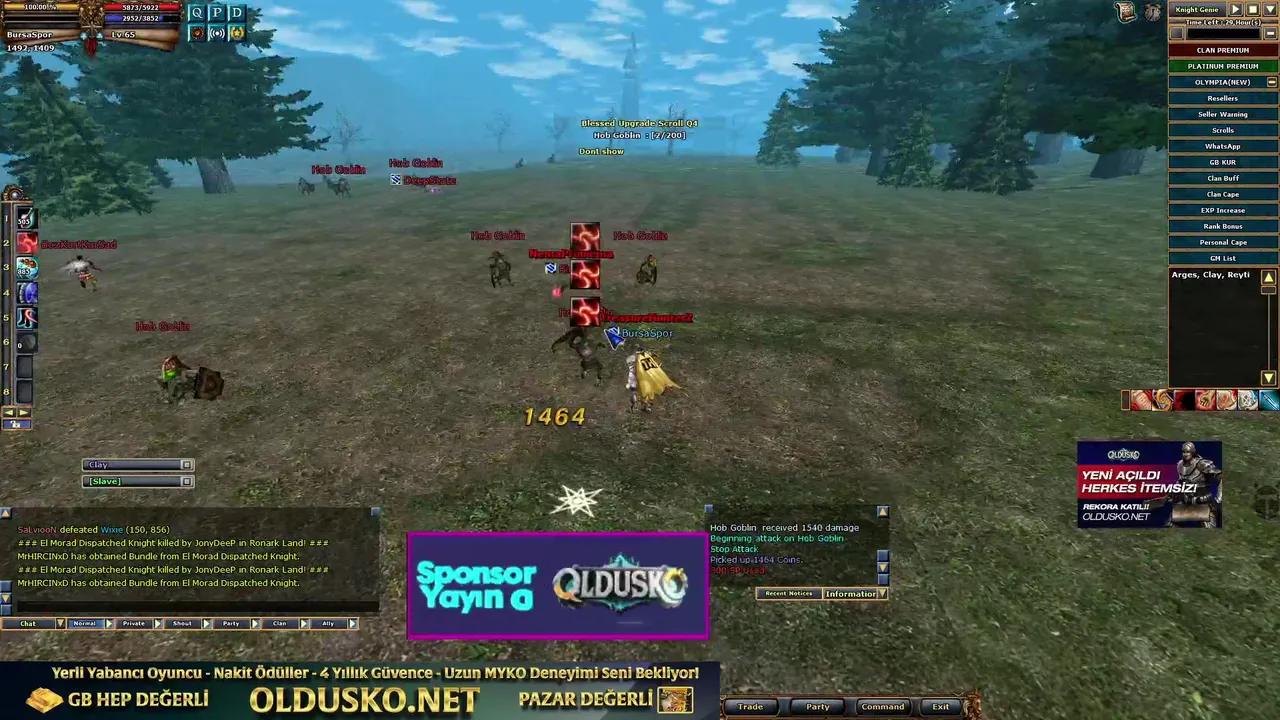Click the Command button near the Exit button
1280x720 pixels.
[882, 707]
